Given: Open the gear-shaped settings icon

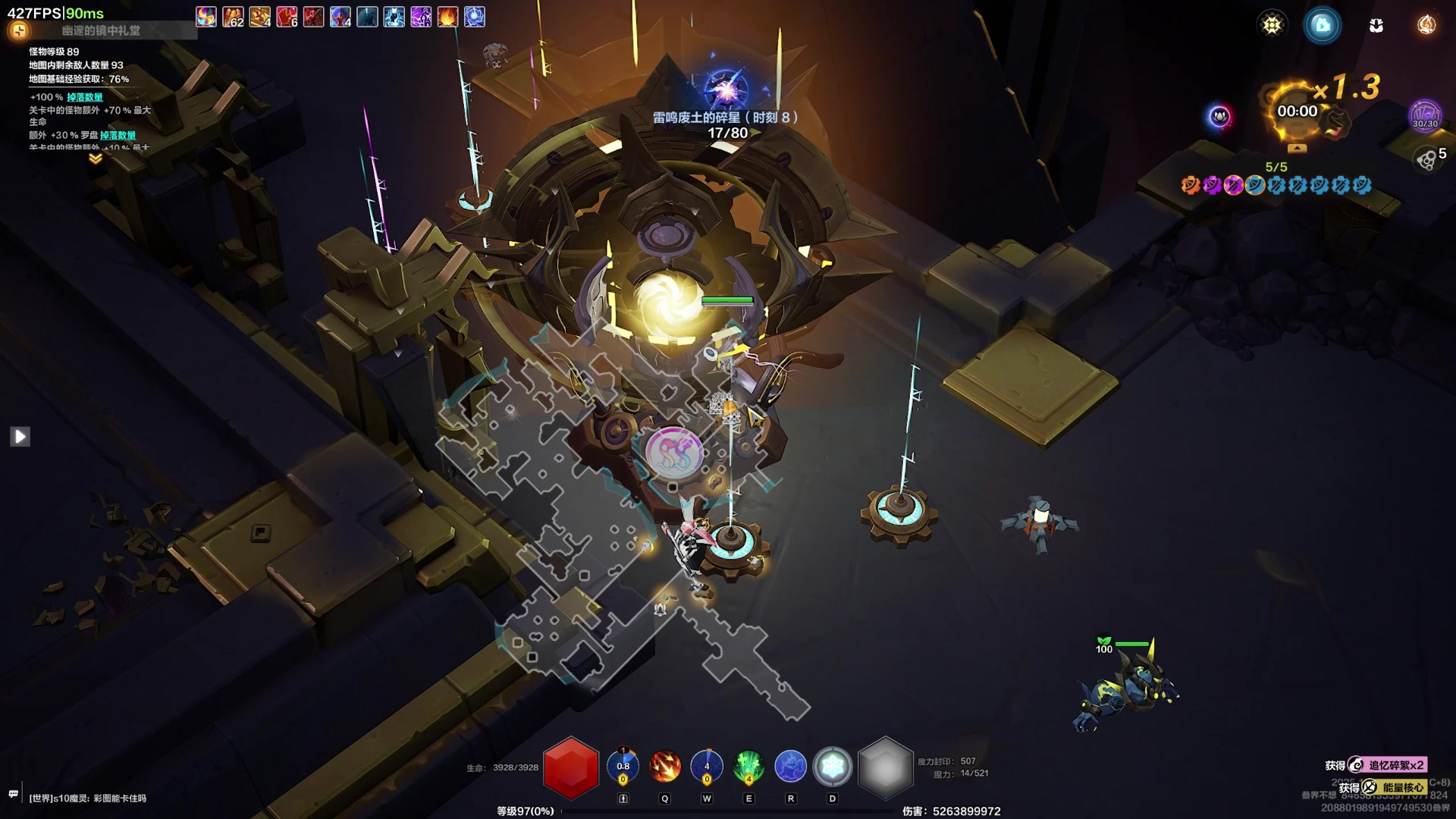Looking at the screenshot, I should (1272, 25).
